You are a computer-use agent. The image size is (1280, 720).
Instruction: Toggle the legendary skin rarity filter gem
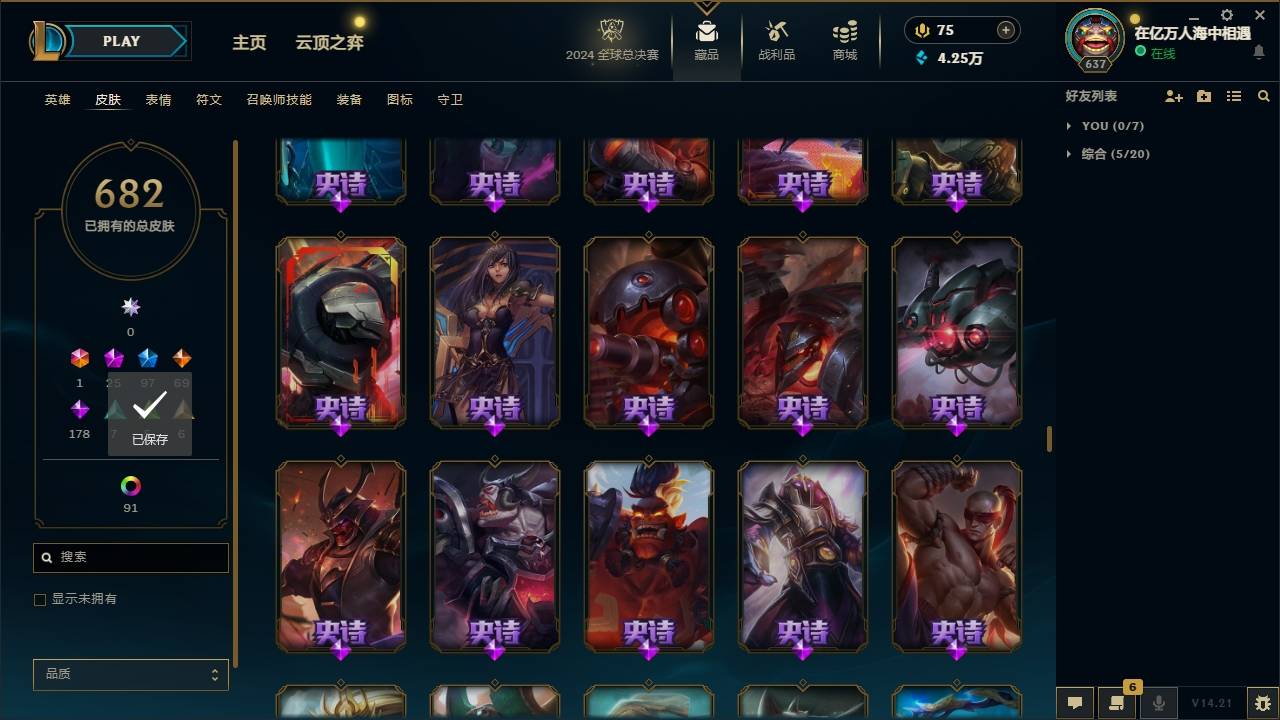click(181, 357)
